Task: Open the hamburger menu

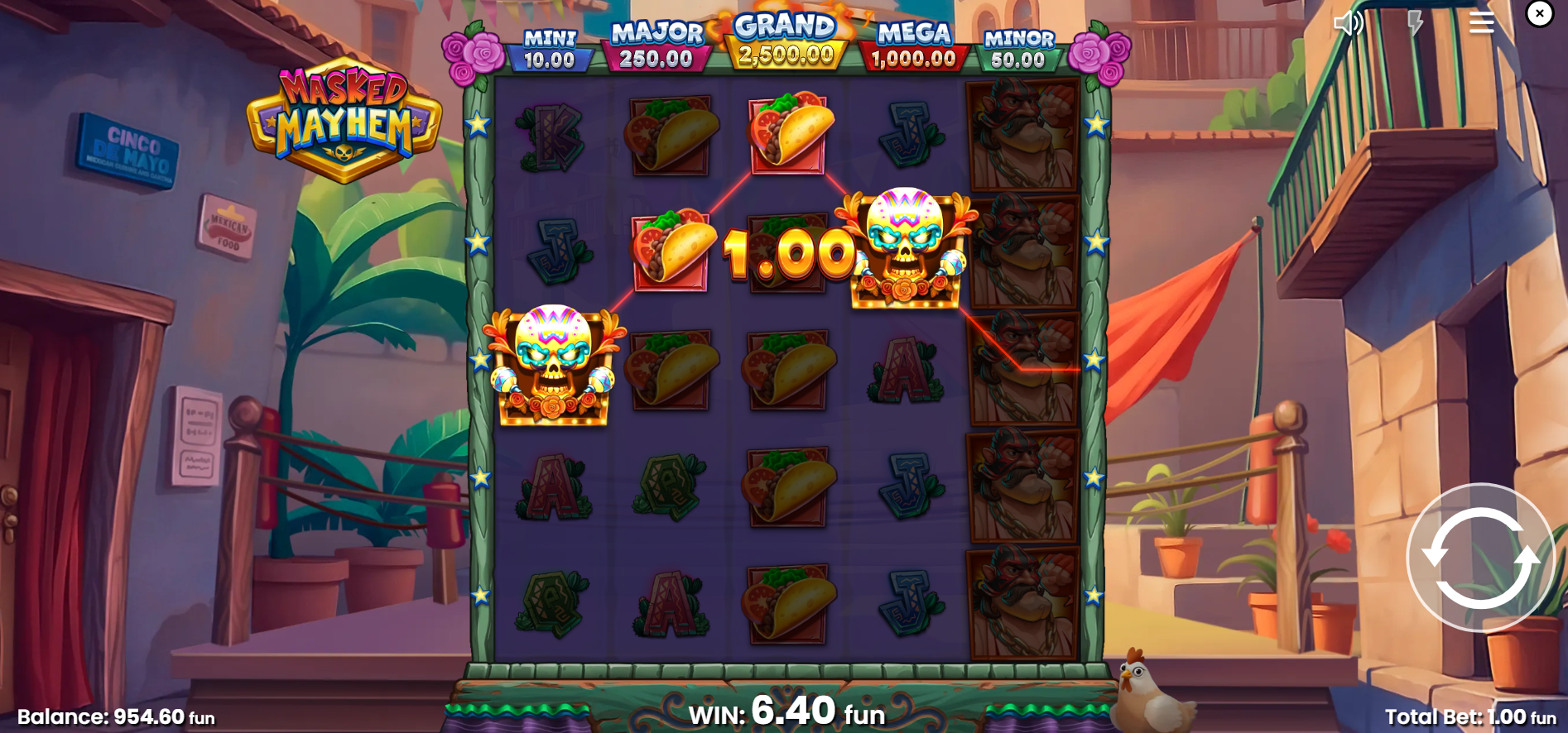Action: [1481, 23]
